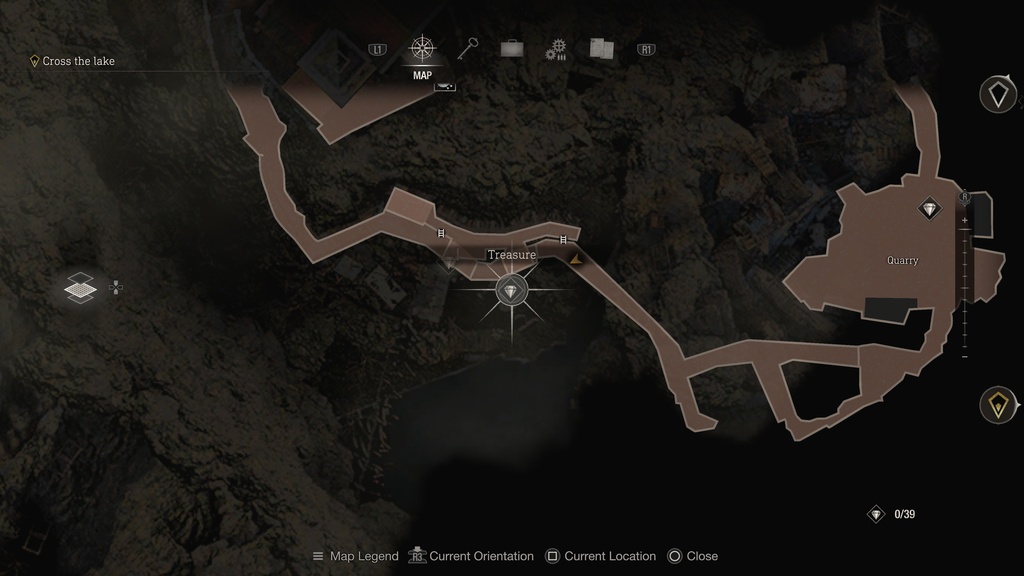Click the floor layers icon
1024x576 pixels.
(x=80, y=288)
